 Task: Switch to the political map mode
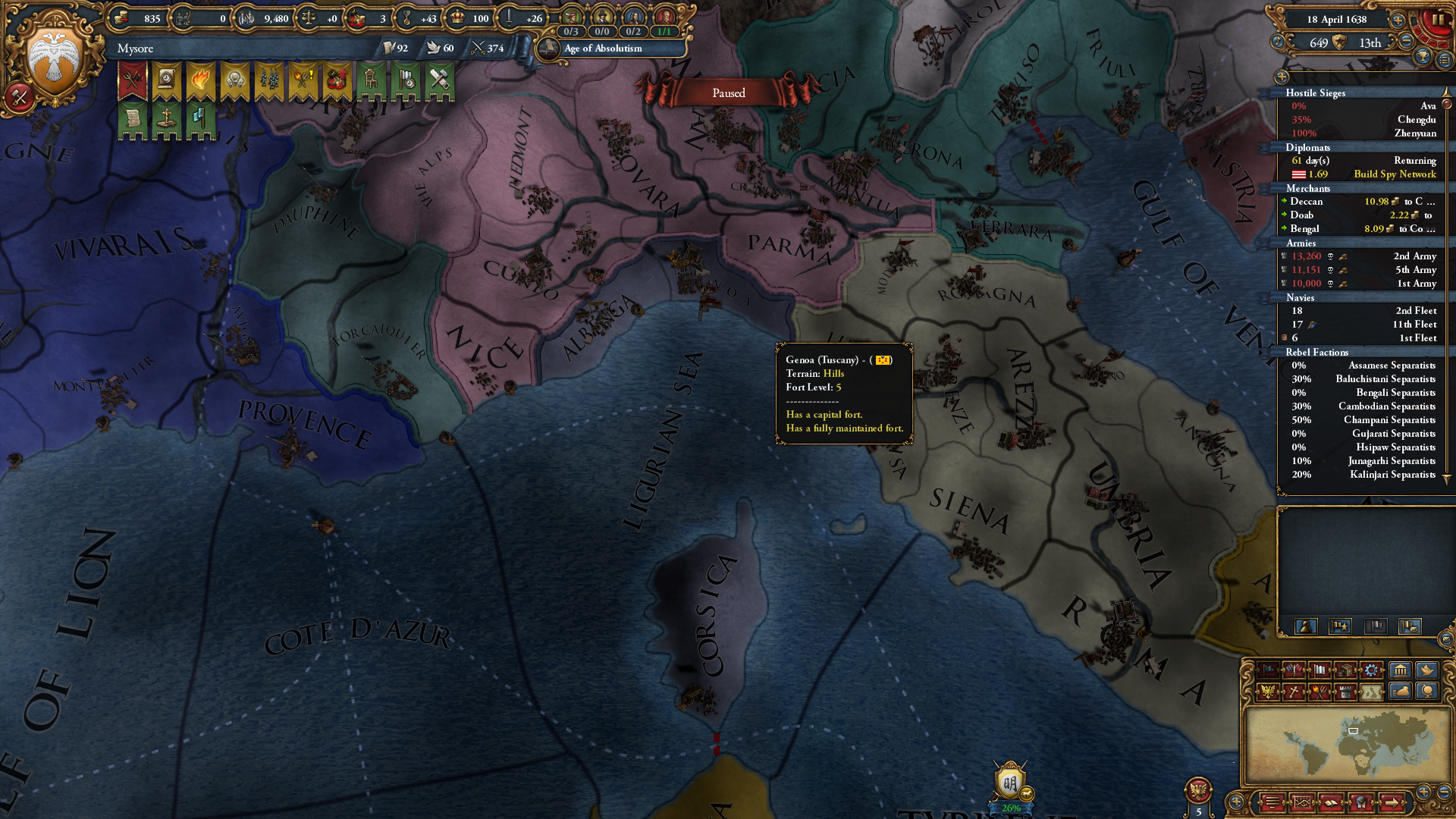1268,671
